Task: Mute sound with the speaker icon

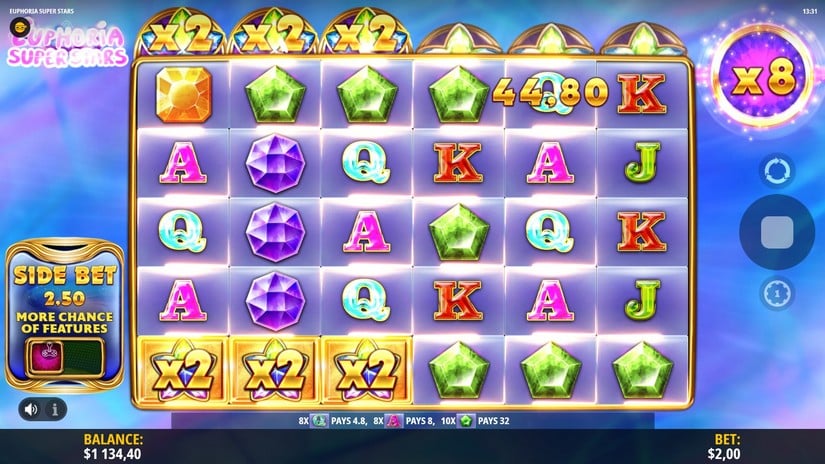Action: point(32,408)
